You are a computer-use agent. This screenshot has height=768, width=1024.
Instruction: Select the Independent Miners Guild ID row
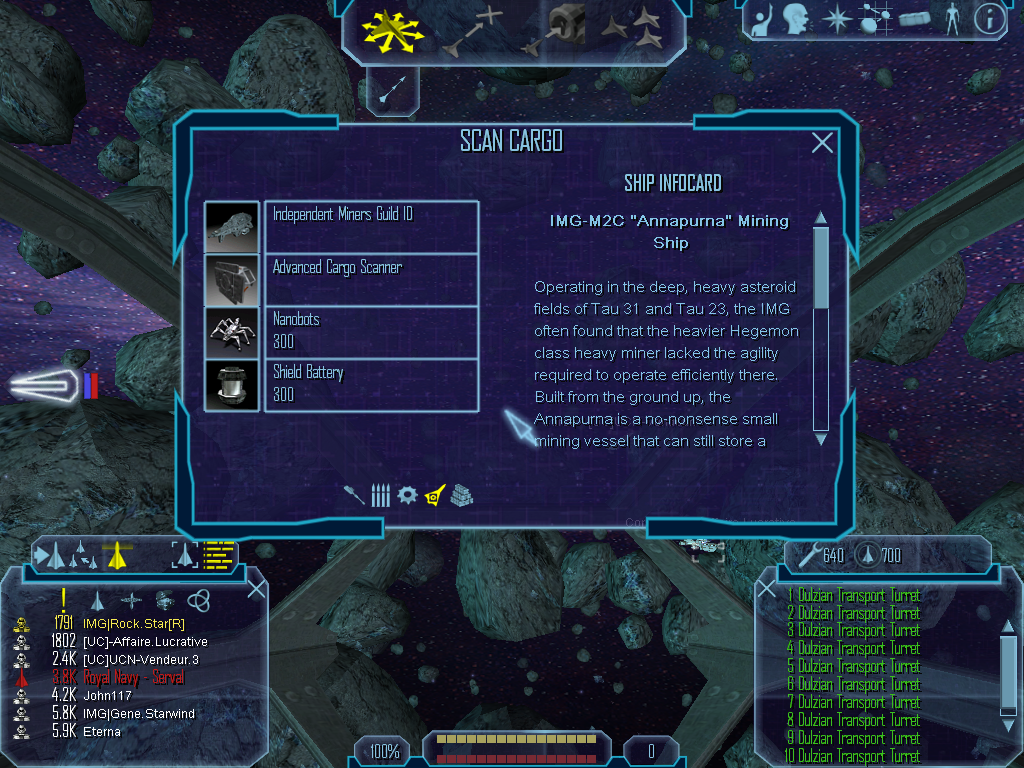point(371,226)
